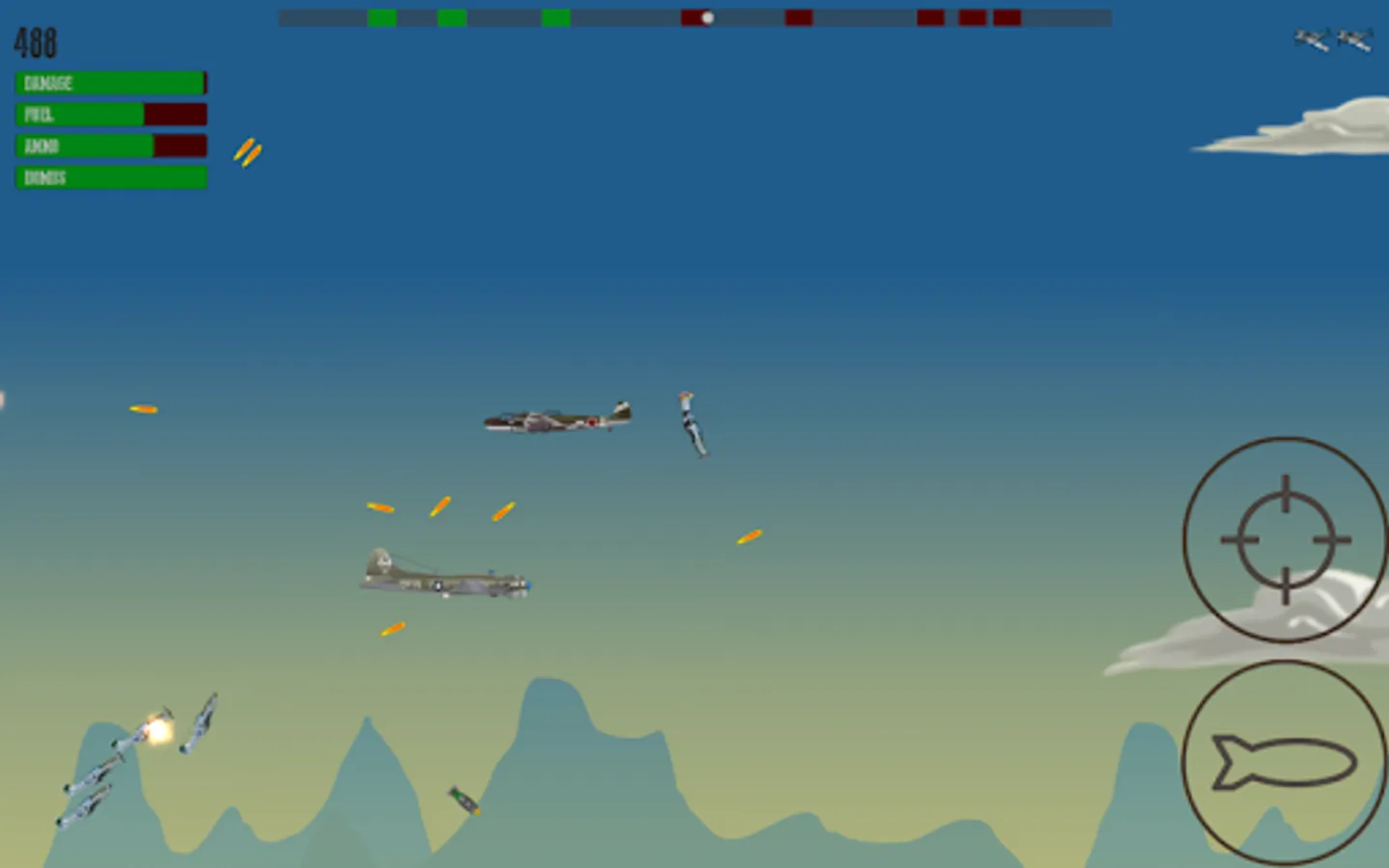Select the first spare-life plane icon top right
This screenshot has height=868, width=1389.
[1312, 41]
